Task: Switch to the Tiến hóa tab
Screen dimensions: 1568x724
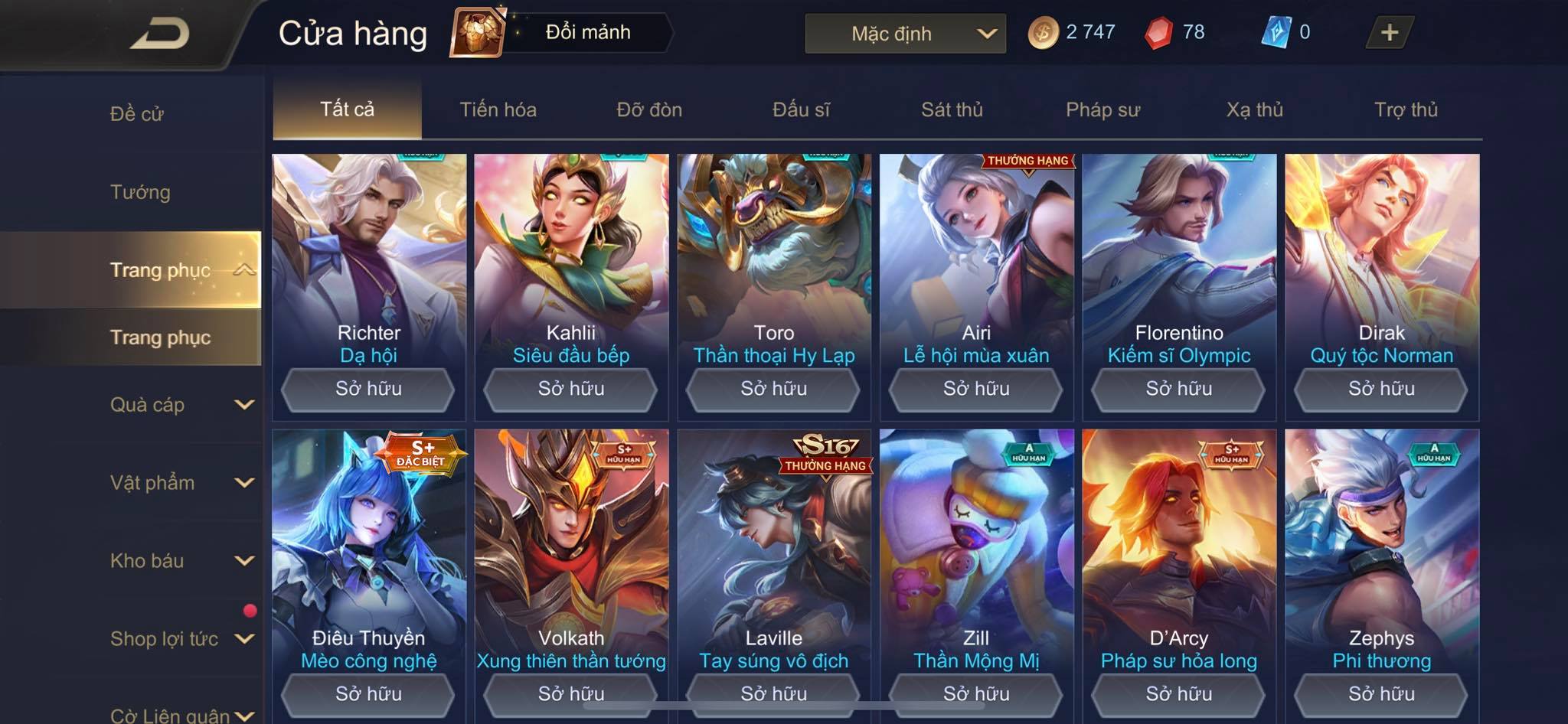Action: click(x=498, y=109)
